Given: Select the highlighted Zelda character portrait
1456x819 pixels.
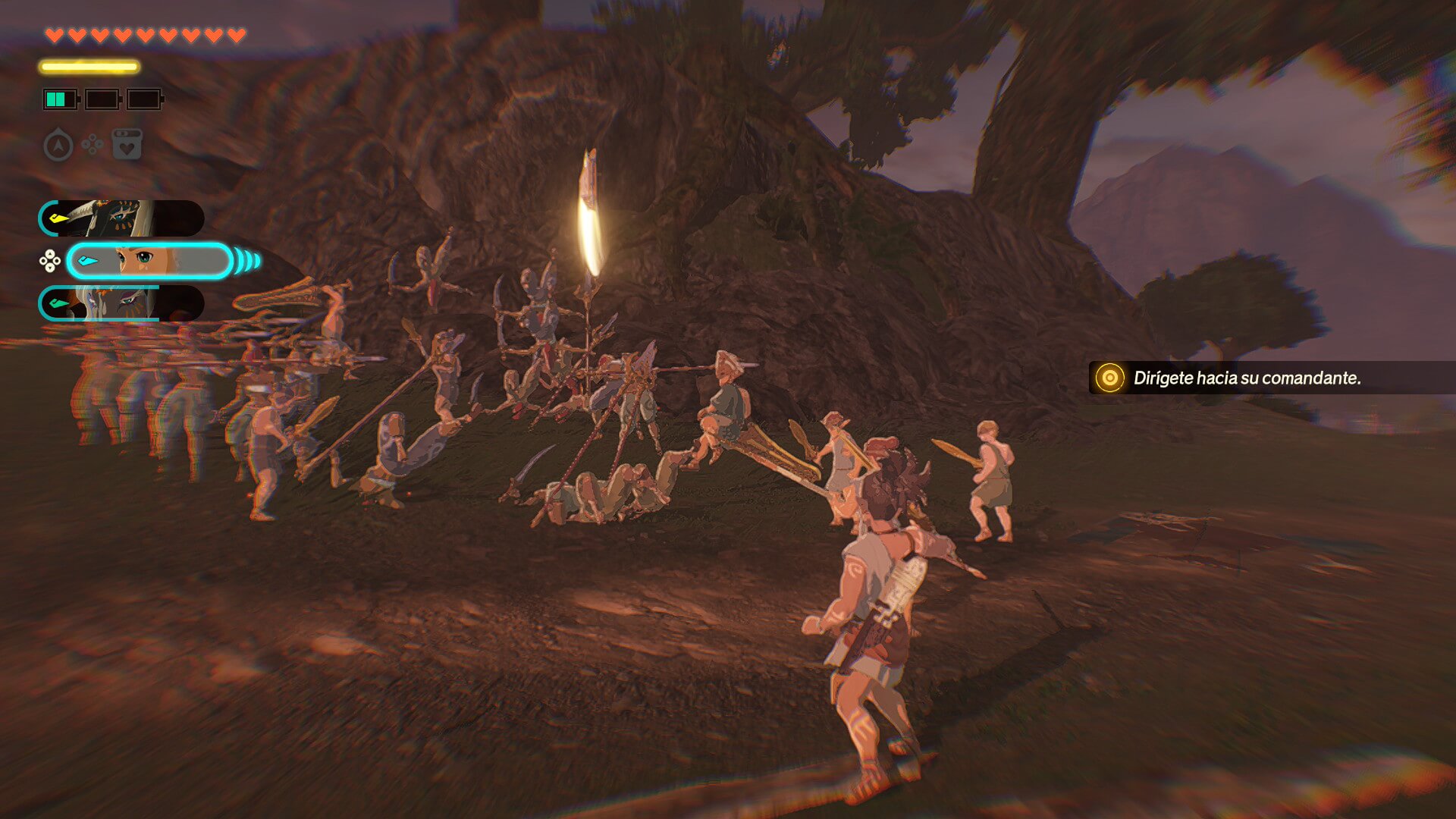Looking at the screenshot, I should tap(149, 262).
